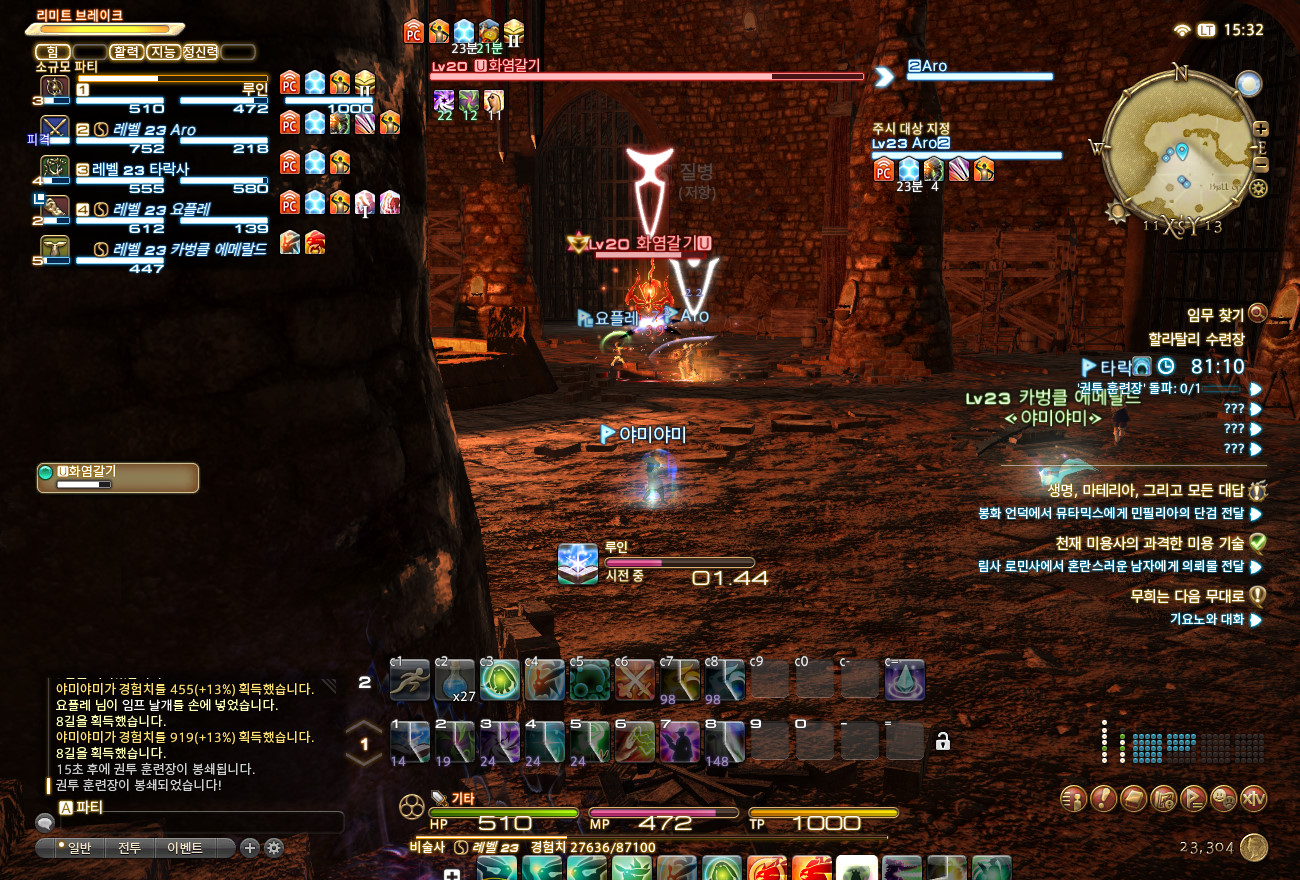Cast the green hand spell in slot 6
This screenshot has height=880, width=1300.
[x=634, y=741]
